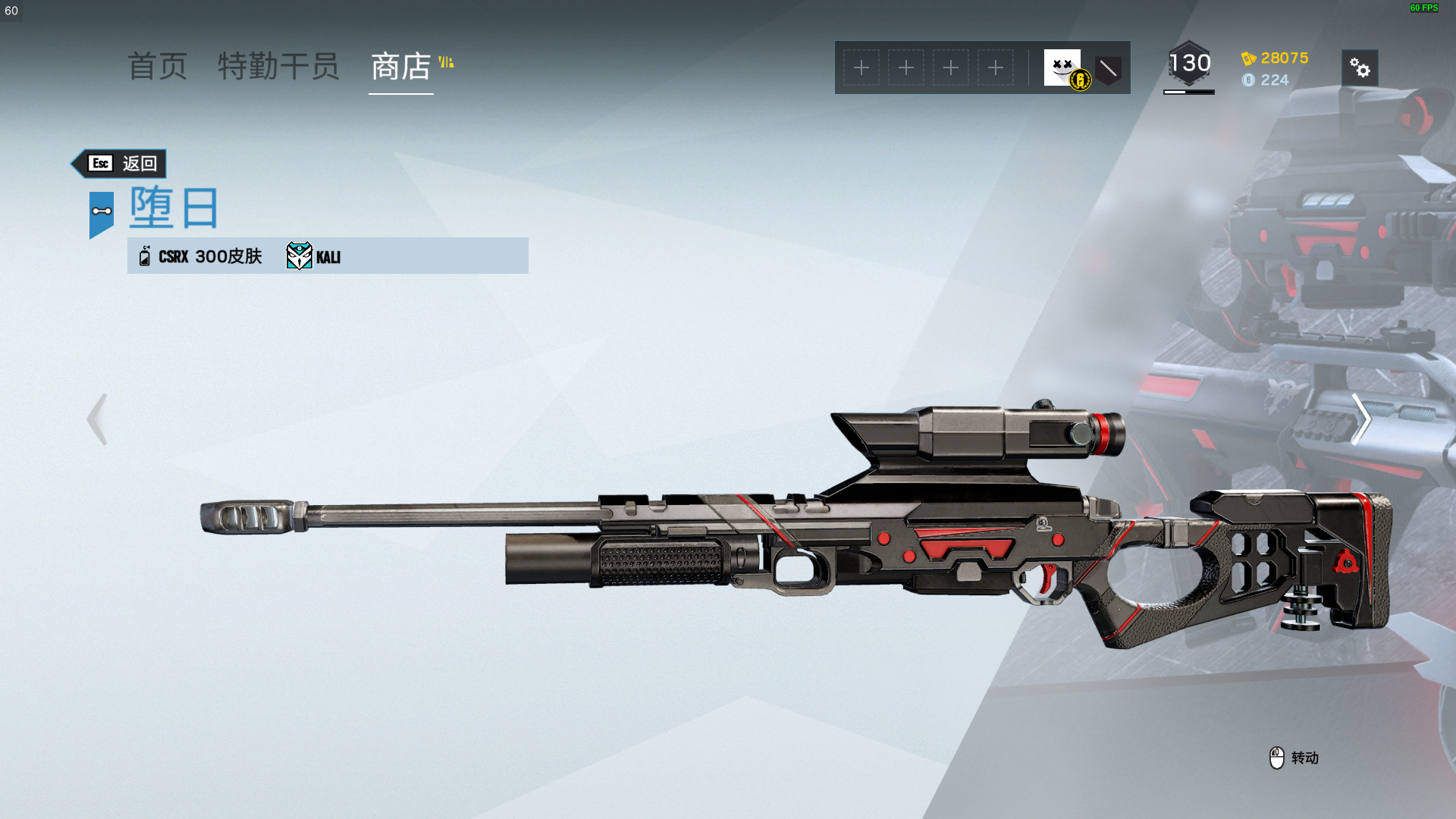
Task: Open the player profile avatar
Action: pyautogui.click(x=1062, y=67)
